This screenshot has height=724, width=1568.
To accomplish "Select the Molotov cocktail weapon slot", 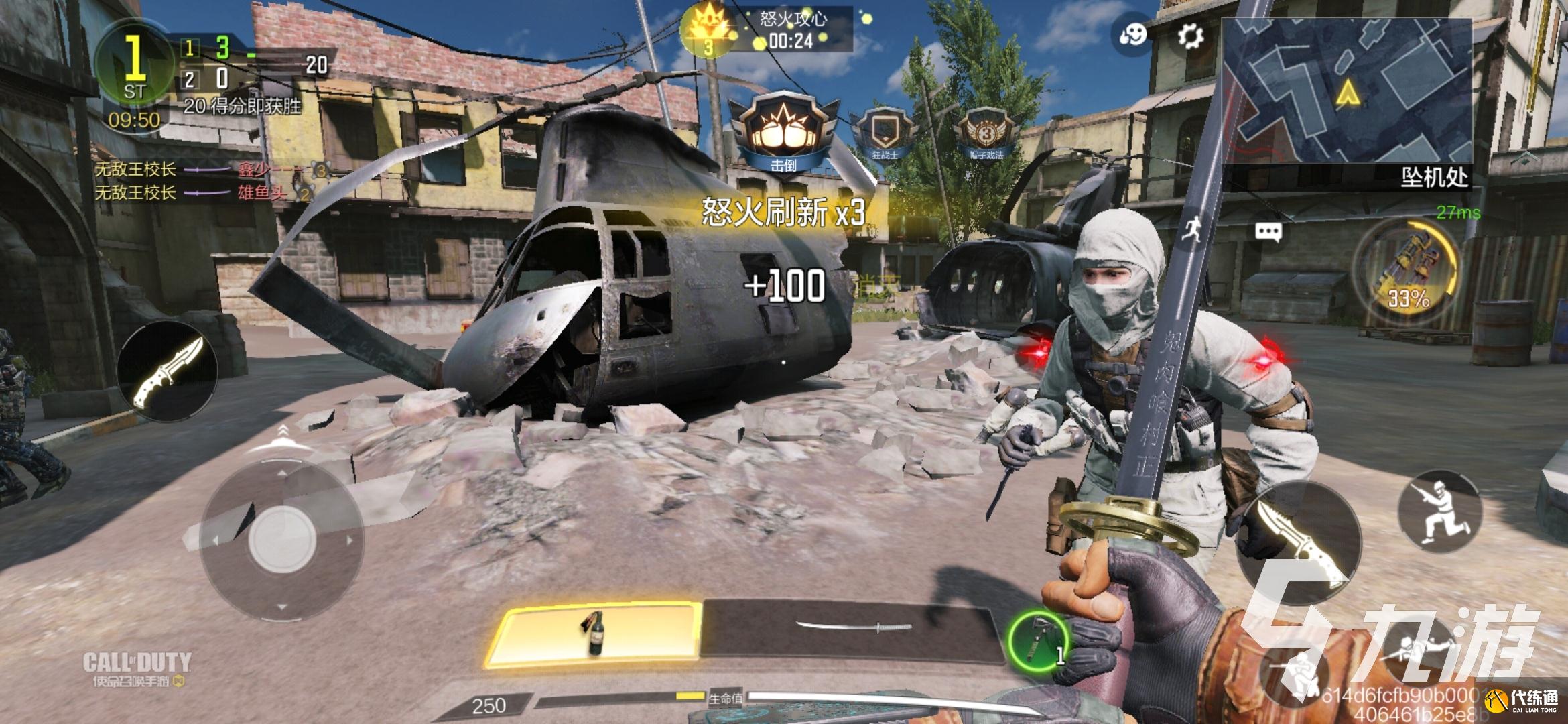I will [x=595, y=633].
